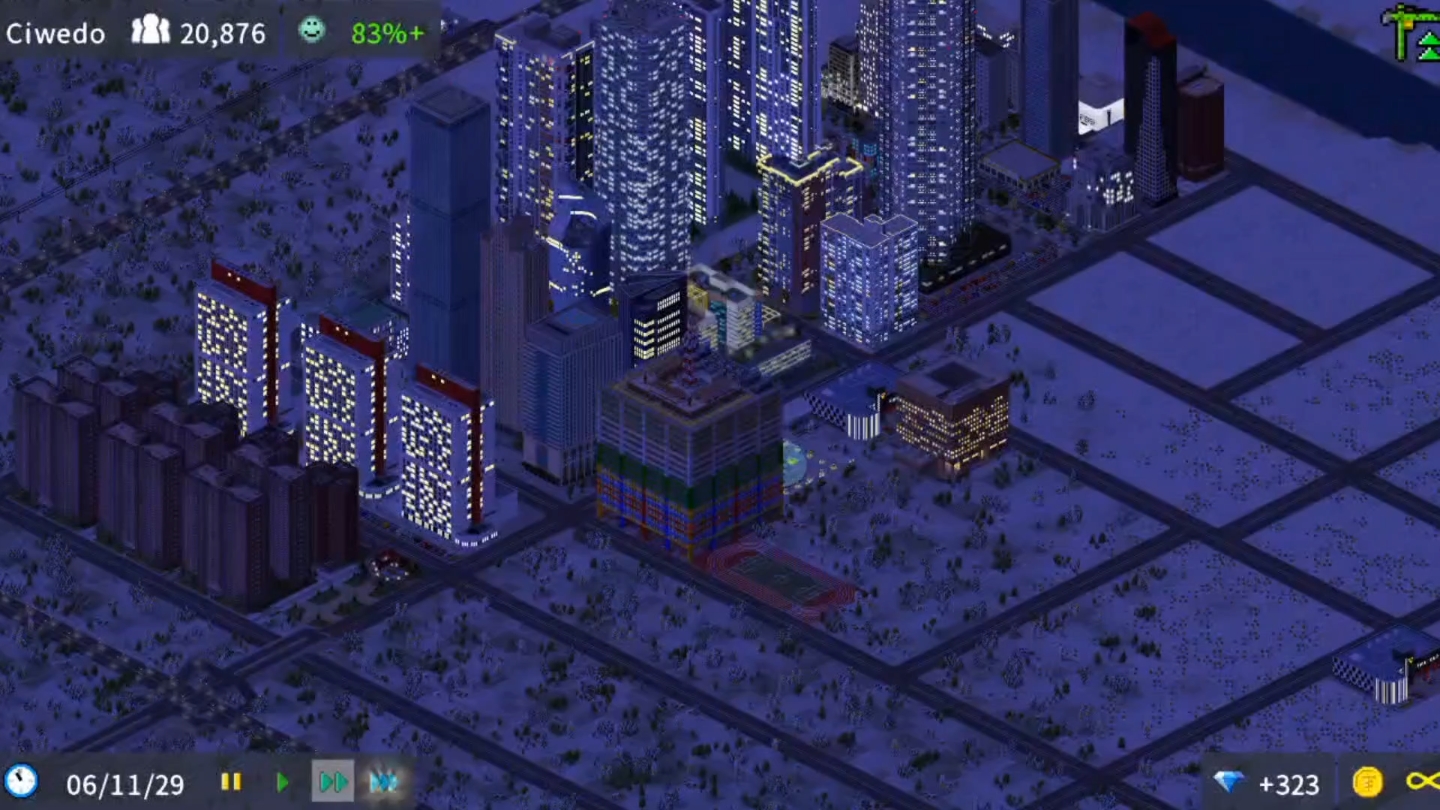Tap the blue diamond currency icon
The image size is (1440, 810).
[x=1229, y=782]
